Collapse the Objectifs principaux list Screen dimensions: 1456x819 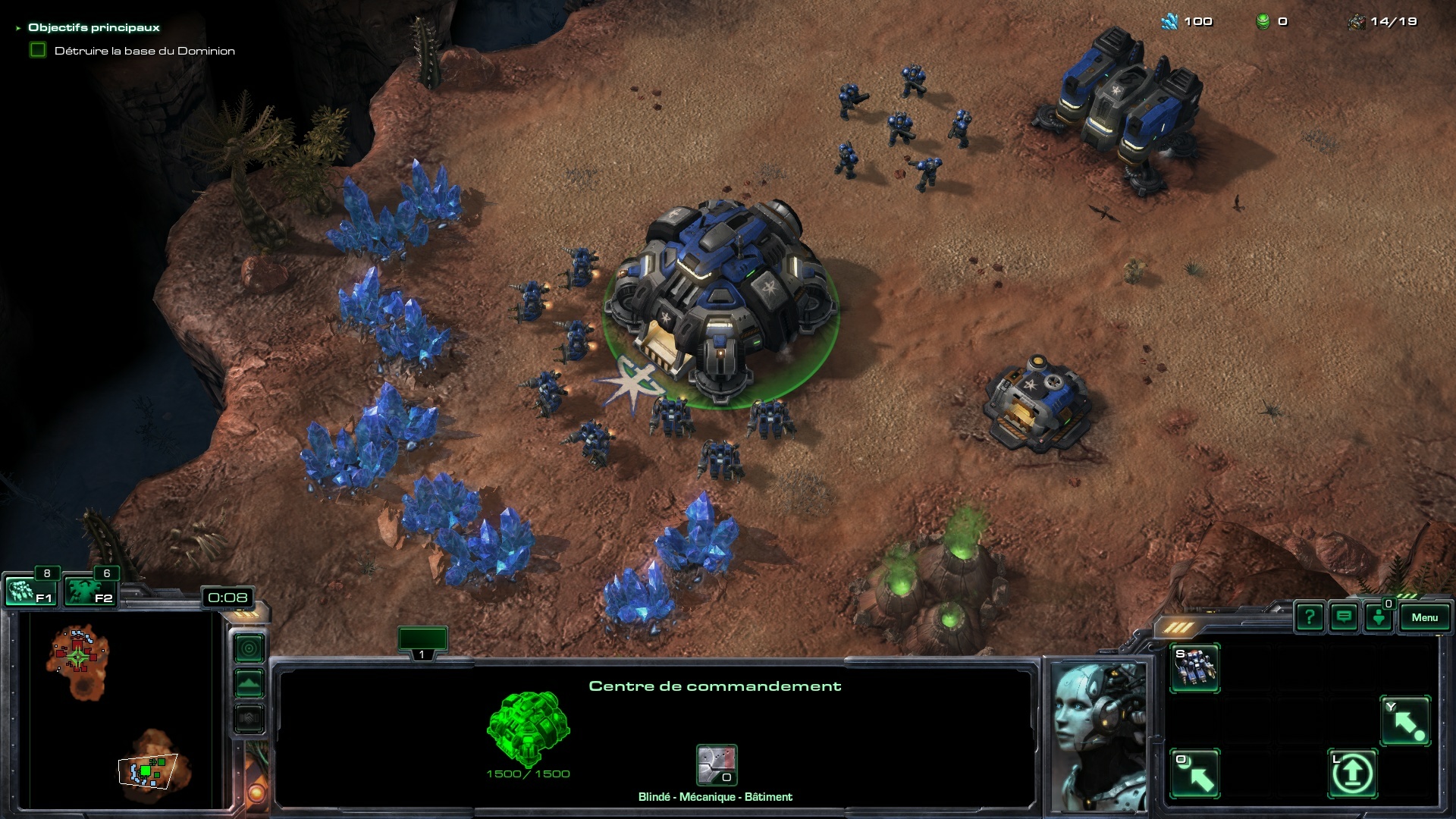click(x=18, y=28)
